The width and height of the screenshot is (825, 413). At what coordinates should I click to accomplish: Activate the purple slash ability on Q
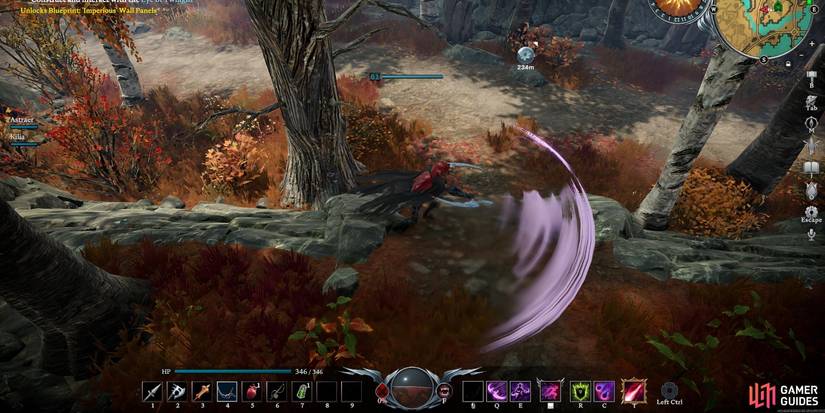(497, 391)
